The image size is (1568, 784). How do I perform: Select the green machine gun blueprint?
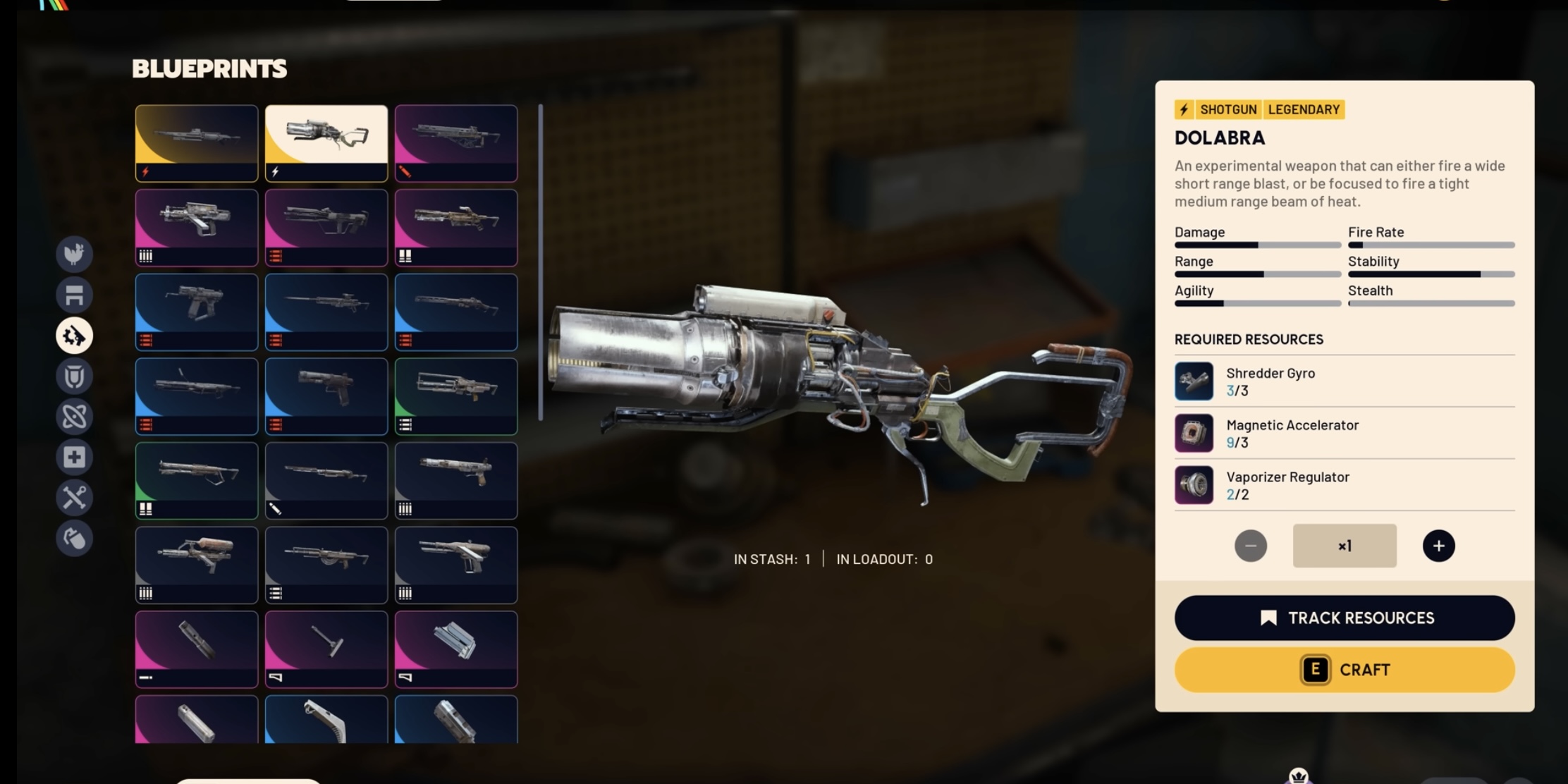pyautogui.click(x=457, y=396)
